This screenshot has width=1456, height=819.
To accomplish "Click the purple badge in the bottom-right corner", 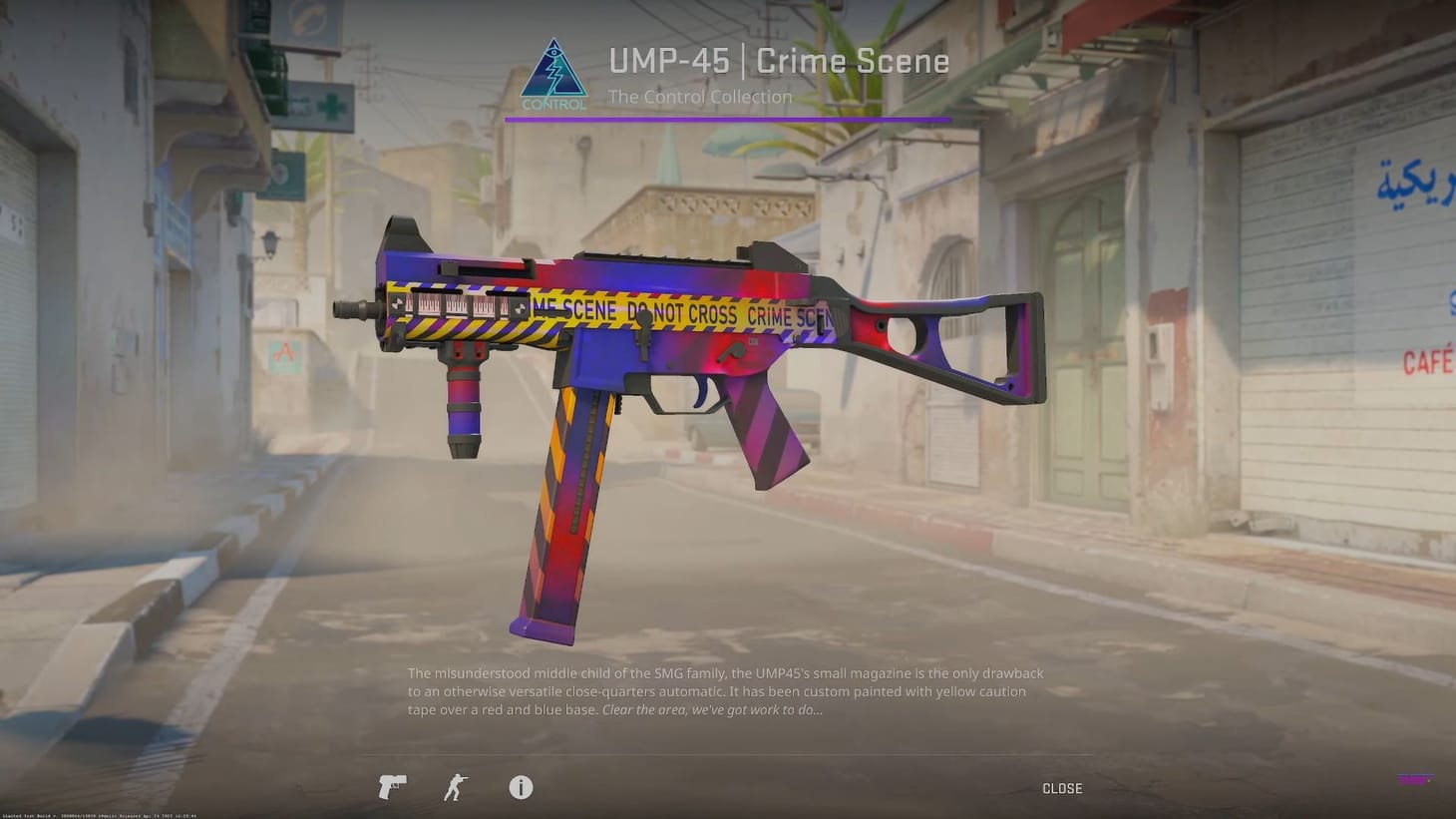I will pyautogui.click(x=1417, y=780).
